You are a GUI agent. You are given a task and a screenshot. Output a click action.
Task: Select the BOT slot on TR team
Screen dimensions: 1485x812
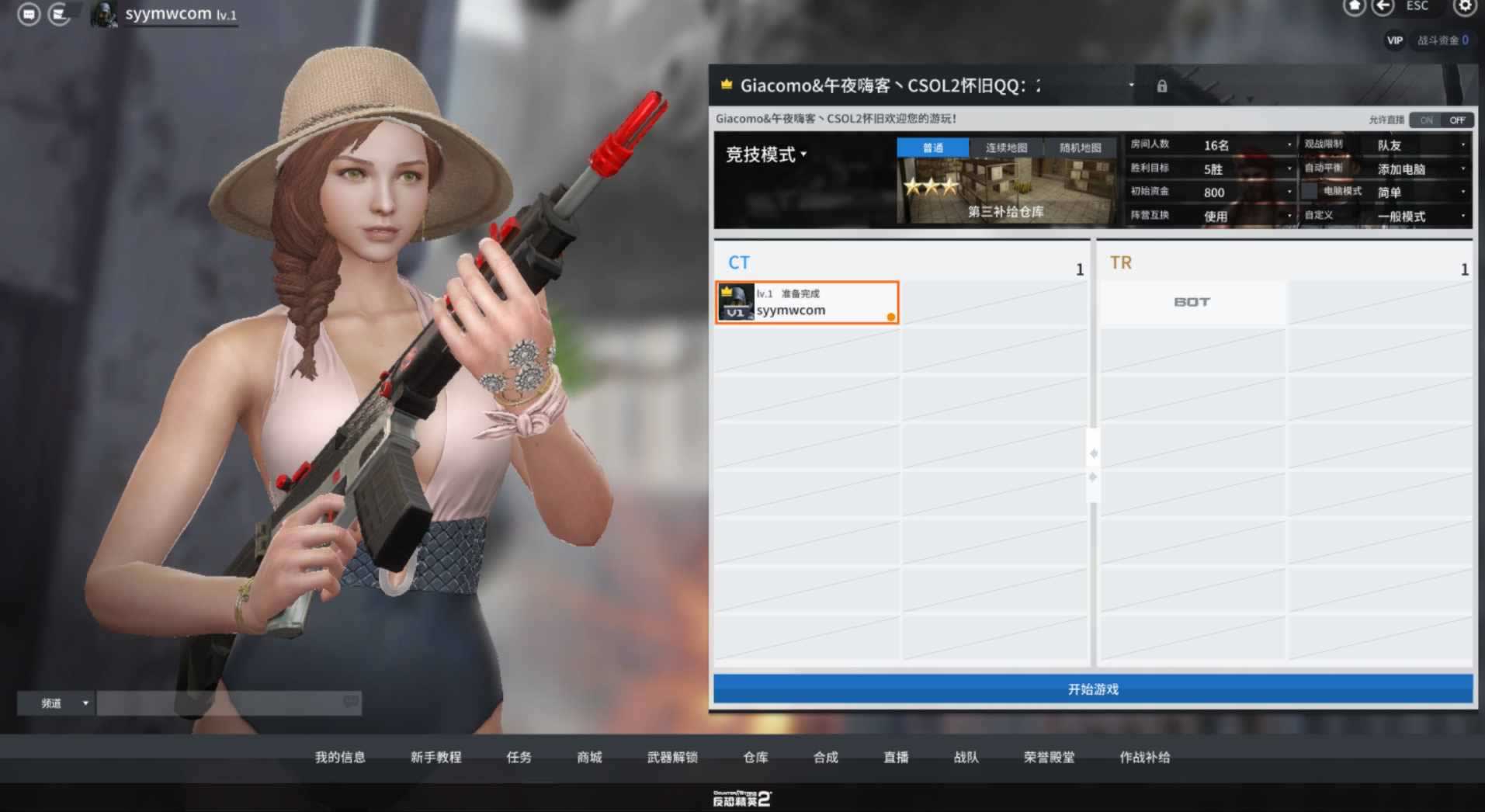click(1192, 302)
